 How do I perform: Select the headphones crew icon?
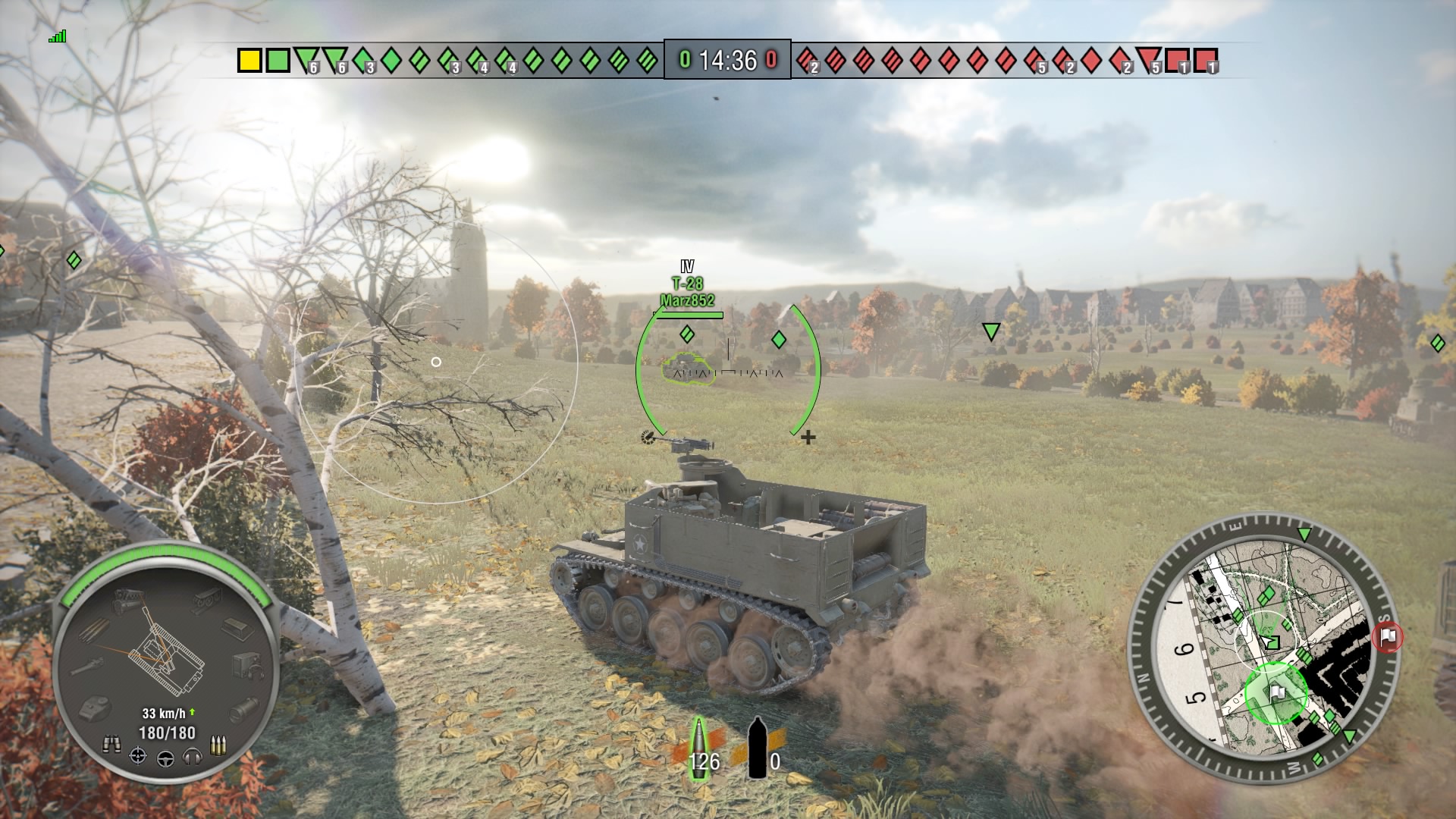[192, 755]
